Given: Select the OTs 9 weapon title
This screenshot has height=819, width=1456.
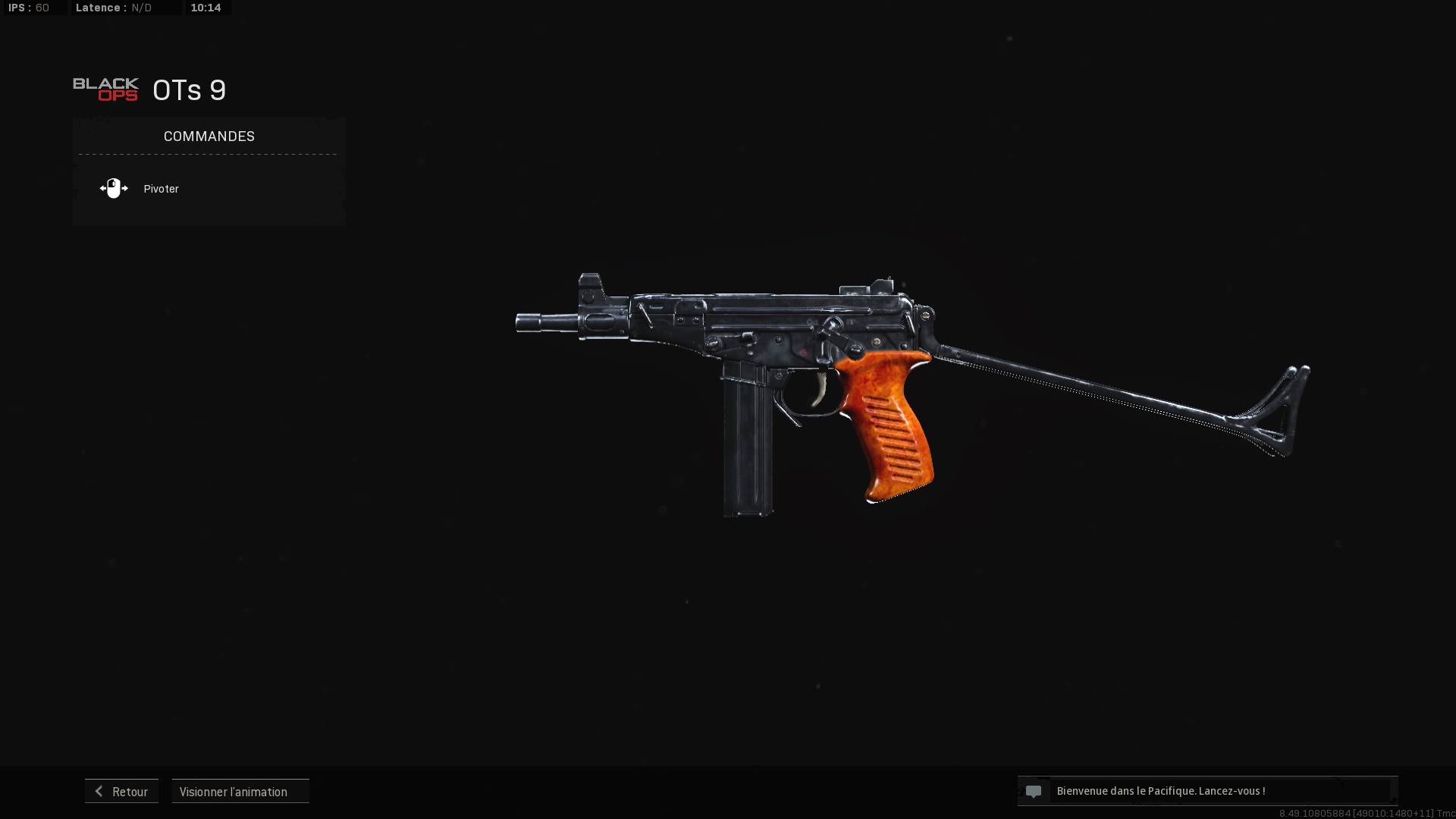Looking at the screenshot, I should pyautogui.click(x=188, y=89).
